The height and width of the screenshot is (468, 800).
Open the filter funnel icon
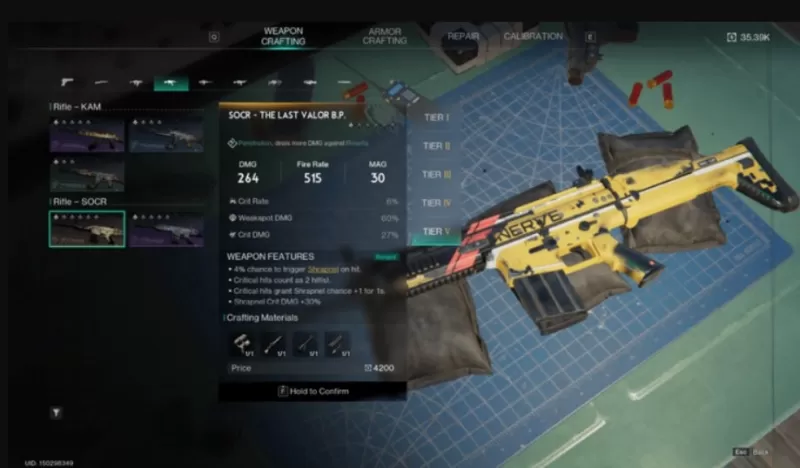click(57, 412)
